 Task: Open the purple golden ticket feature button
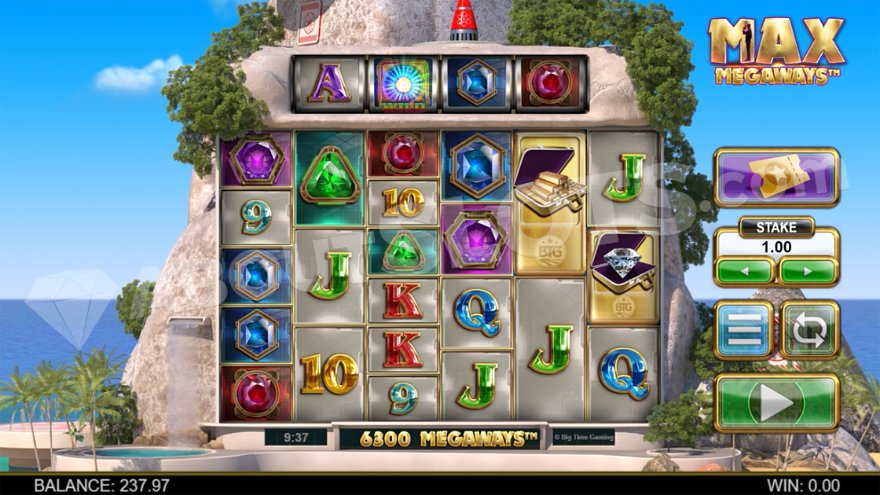click(776, 177)
